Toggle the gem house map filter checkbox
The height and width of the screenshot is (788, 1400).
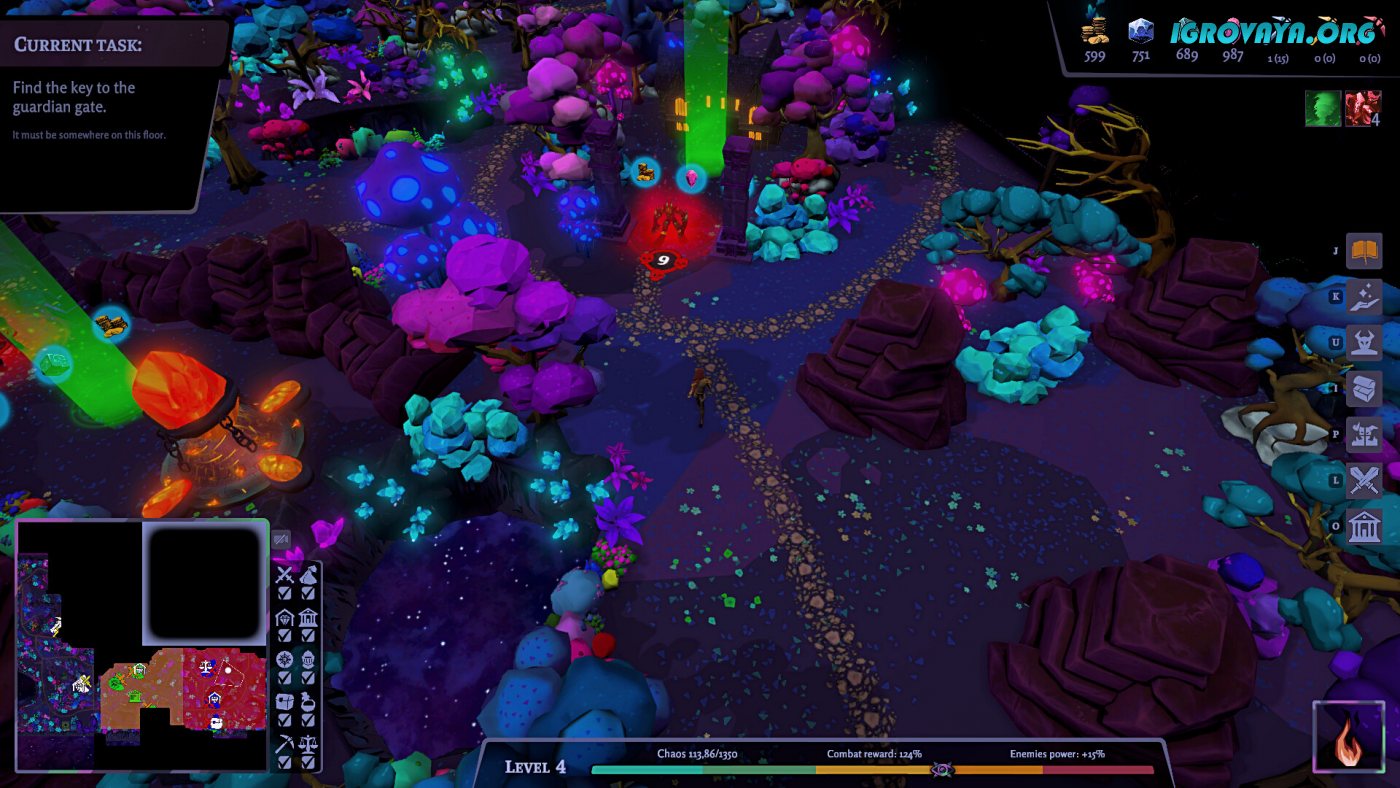click(x=285, y=635)
